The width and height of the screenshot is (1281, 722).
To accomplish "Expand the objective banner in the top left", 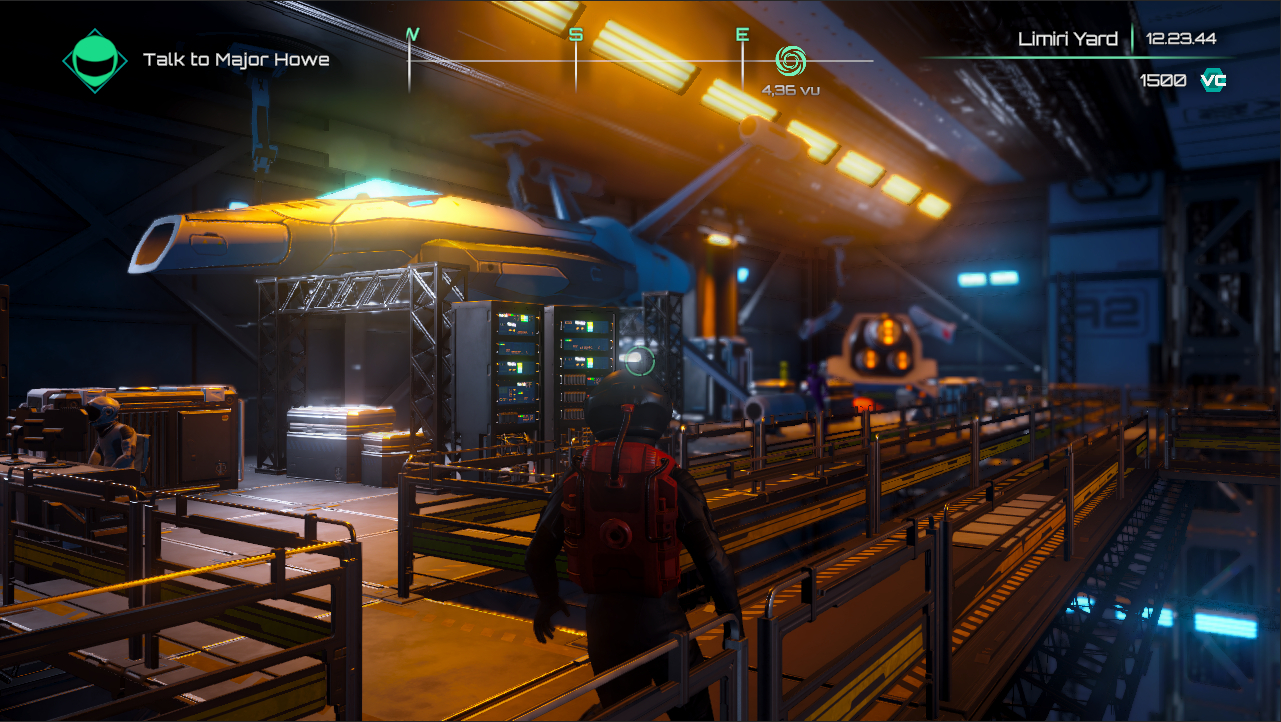I will [195, 60].
